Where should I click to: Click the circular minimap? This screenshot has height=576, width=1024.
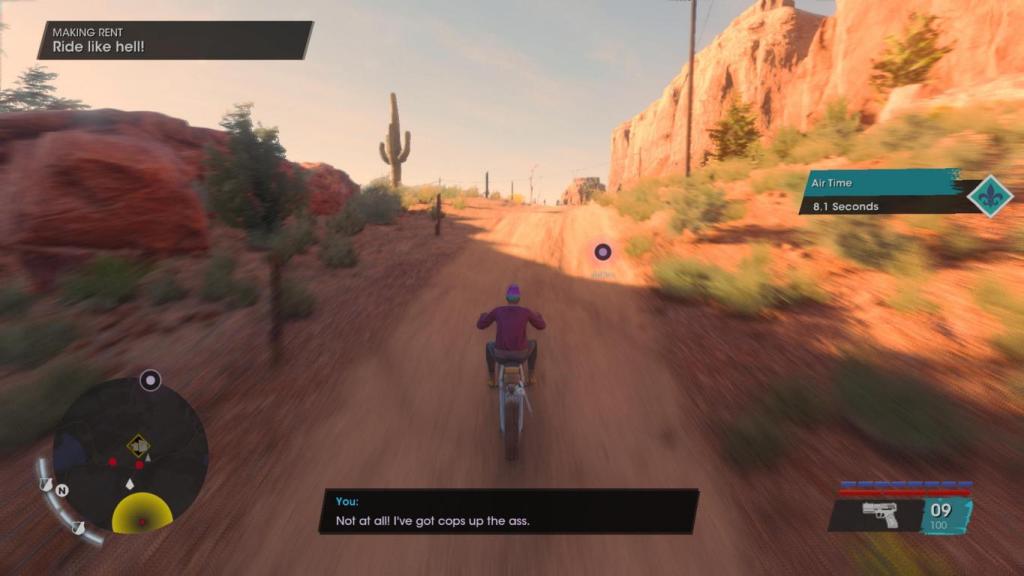pos(129,455)
